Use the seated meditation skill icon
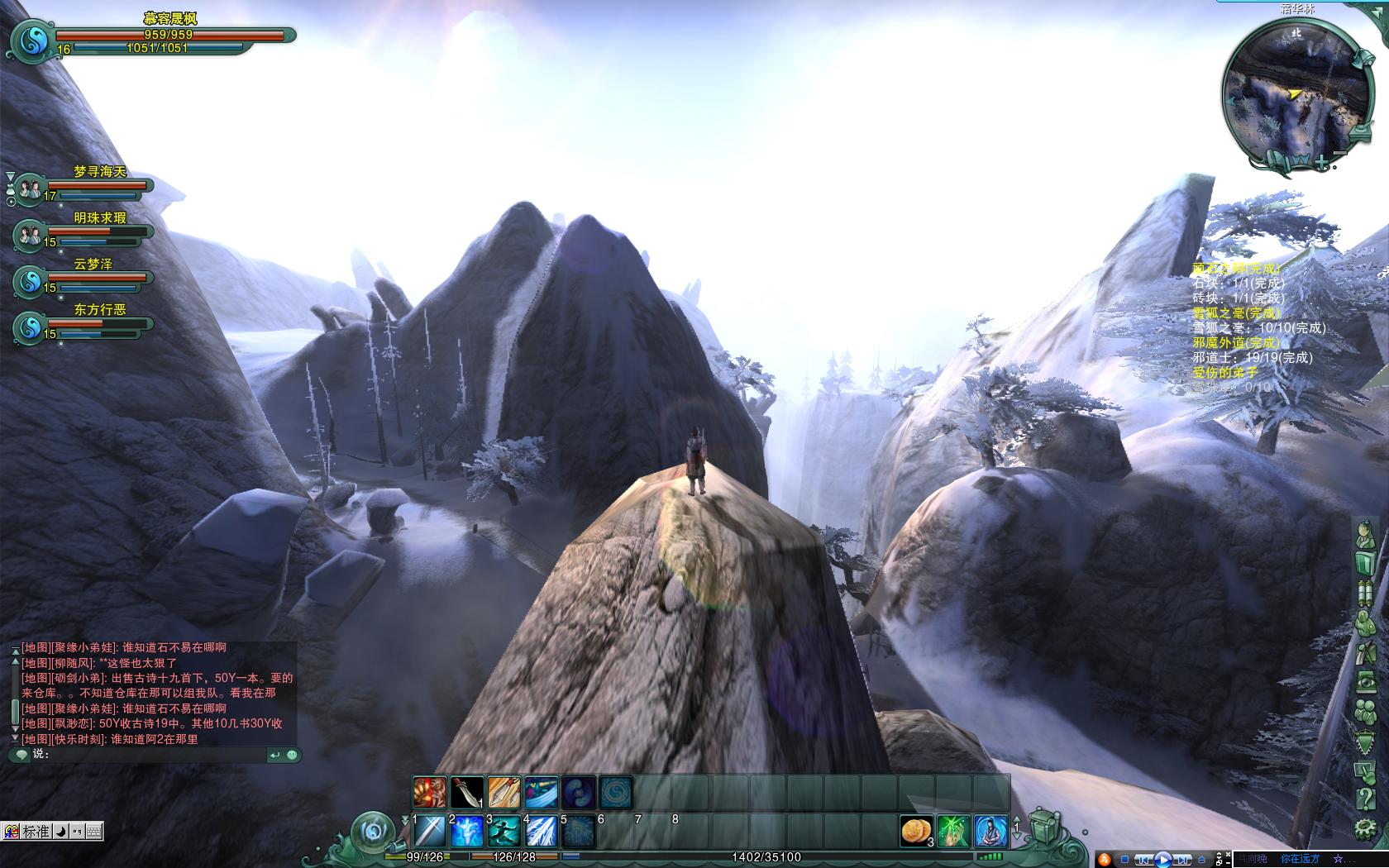Image resolution: width=1389 pixels, height=868 pixels. click(990, 830)
